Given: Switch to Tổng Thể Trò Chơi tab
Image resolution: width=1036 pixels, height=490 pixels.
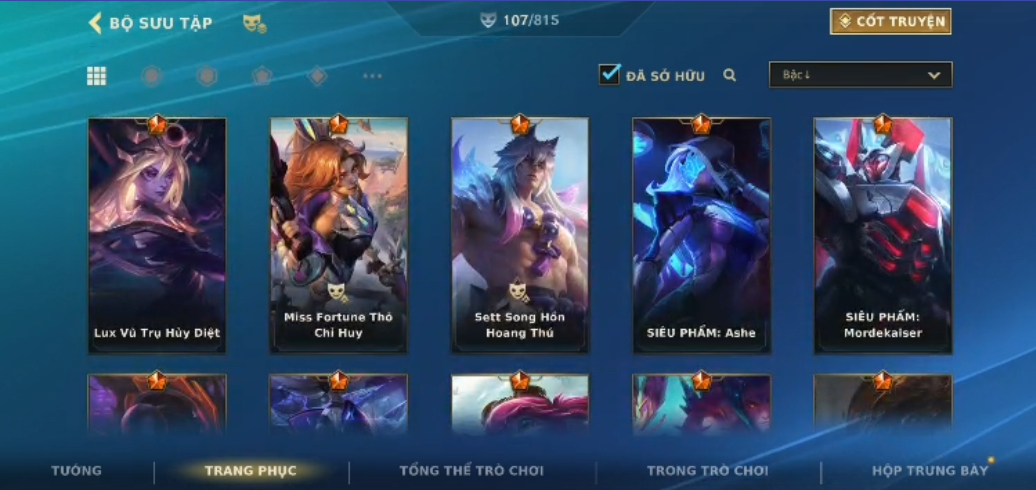Looking at the screenshot, I should coord(471,470).
